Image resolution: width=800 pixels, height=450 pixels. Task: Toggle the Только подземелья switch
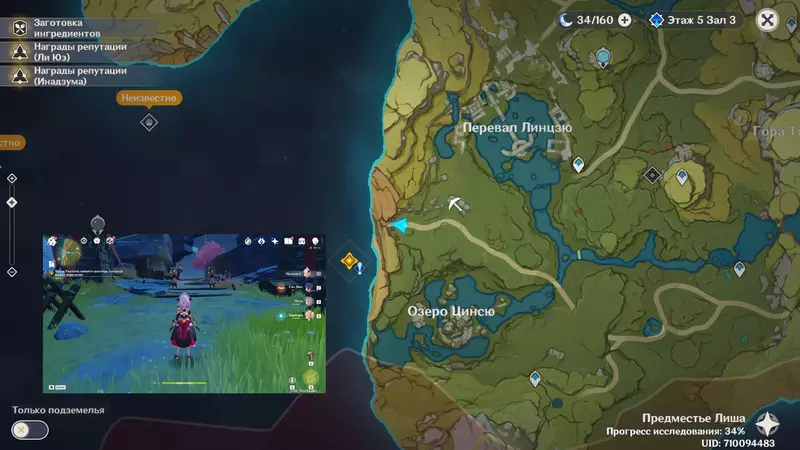point(30,429)
